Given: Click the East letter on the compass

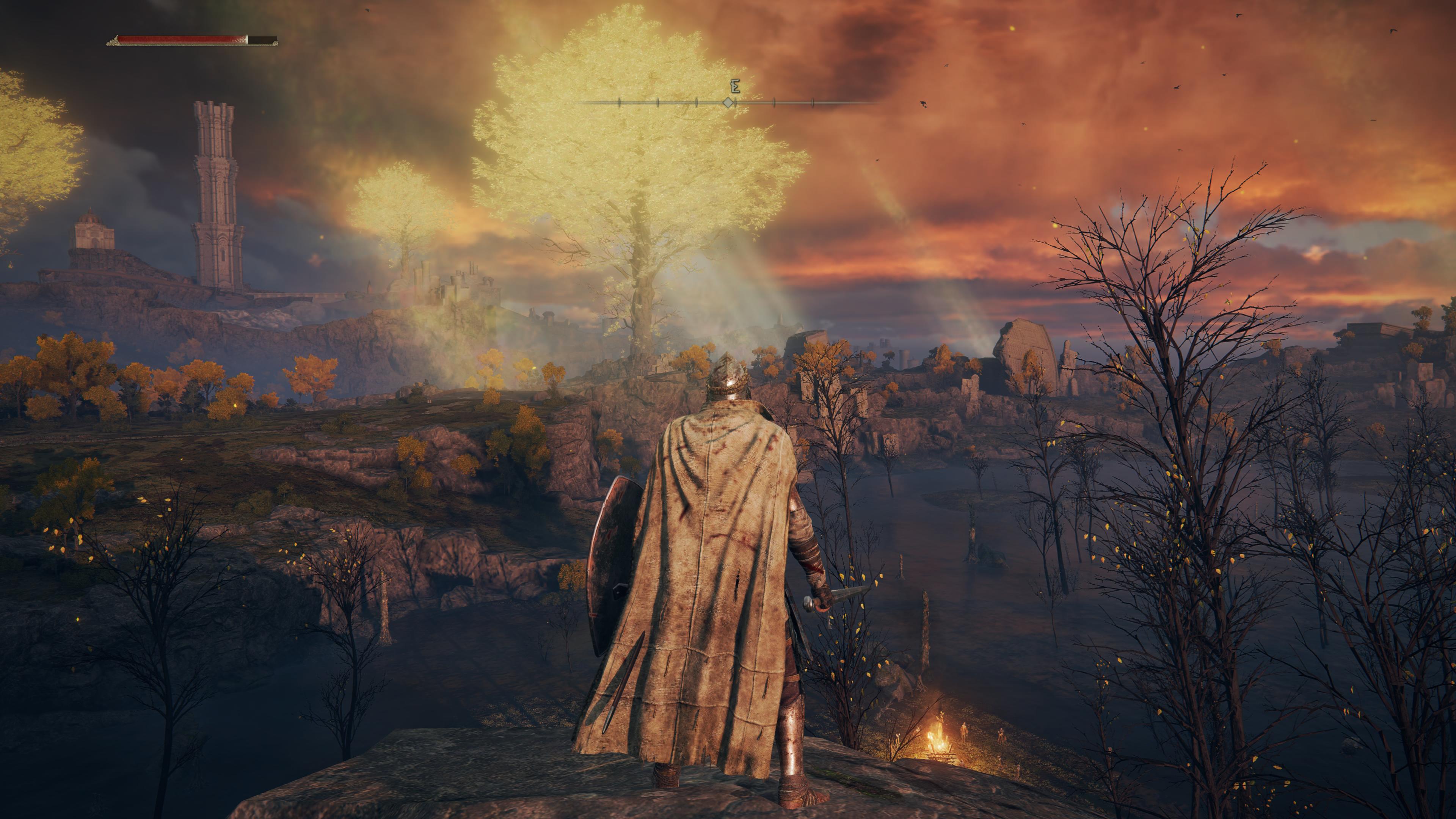Looking at the screenshot, I should click(x=735, y=86).
